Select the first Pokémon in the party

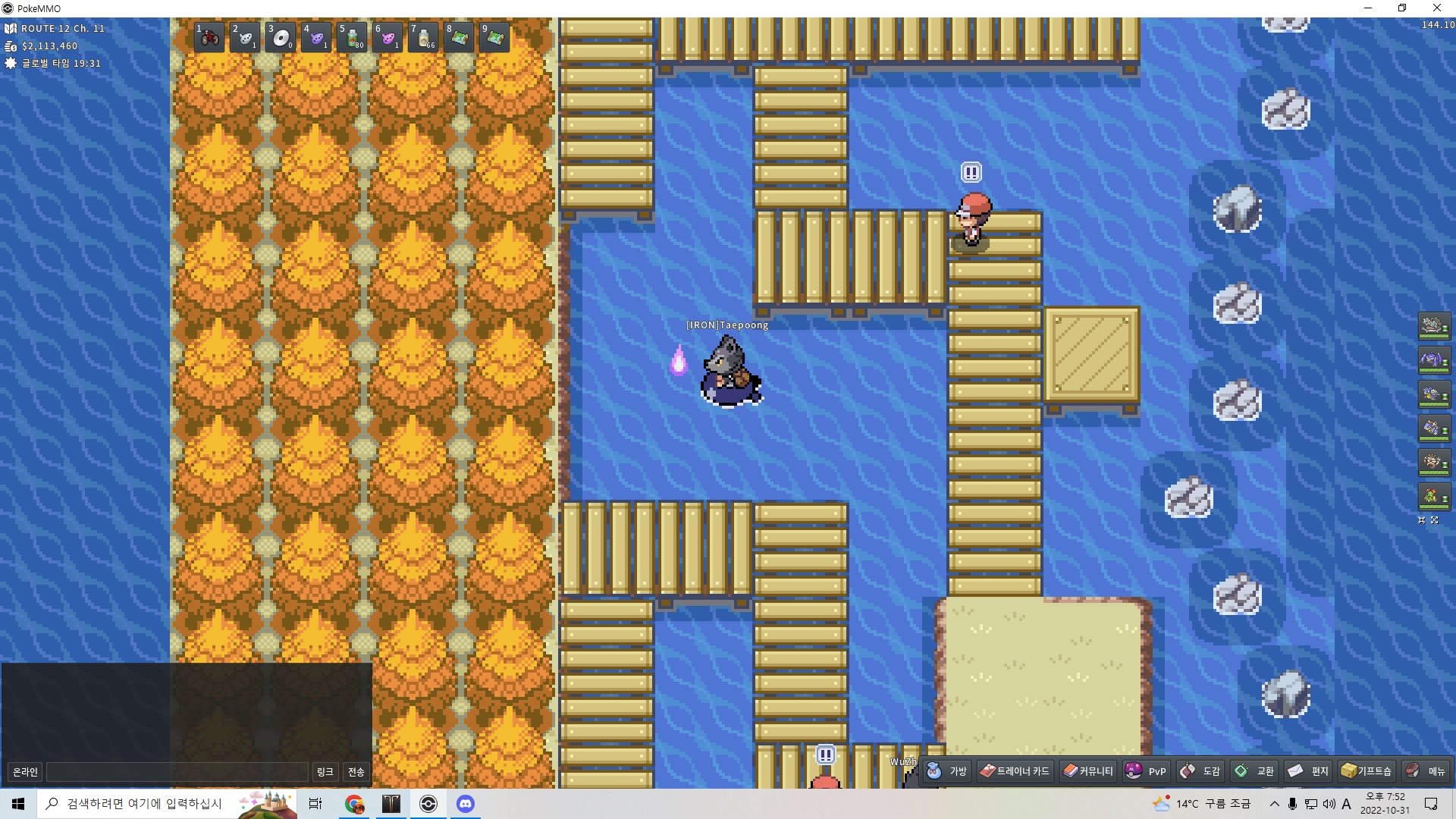[1433, 326]
